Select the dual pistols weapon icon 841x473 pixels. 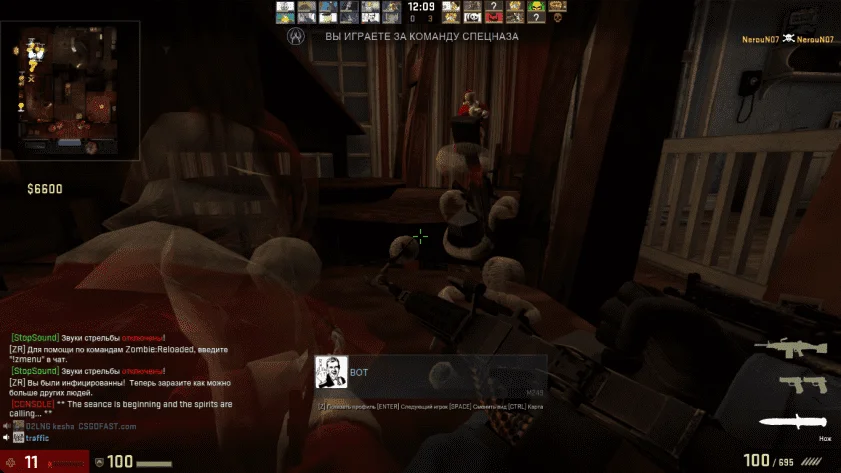pos(797,384)
